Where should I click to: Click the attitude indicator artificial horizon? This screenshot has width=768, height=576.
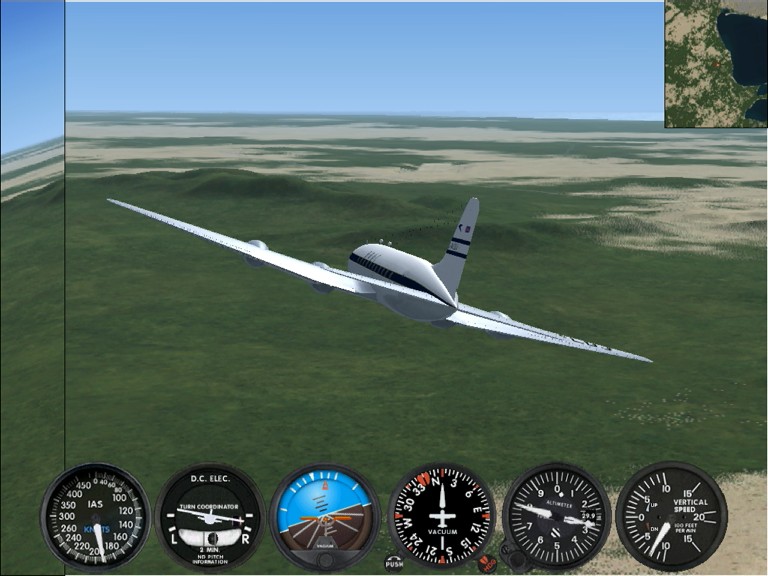[x=325, y=516]
